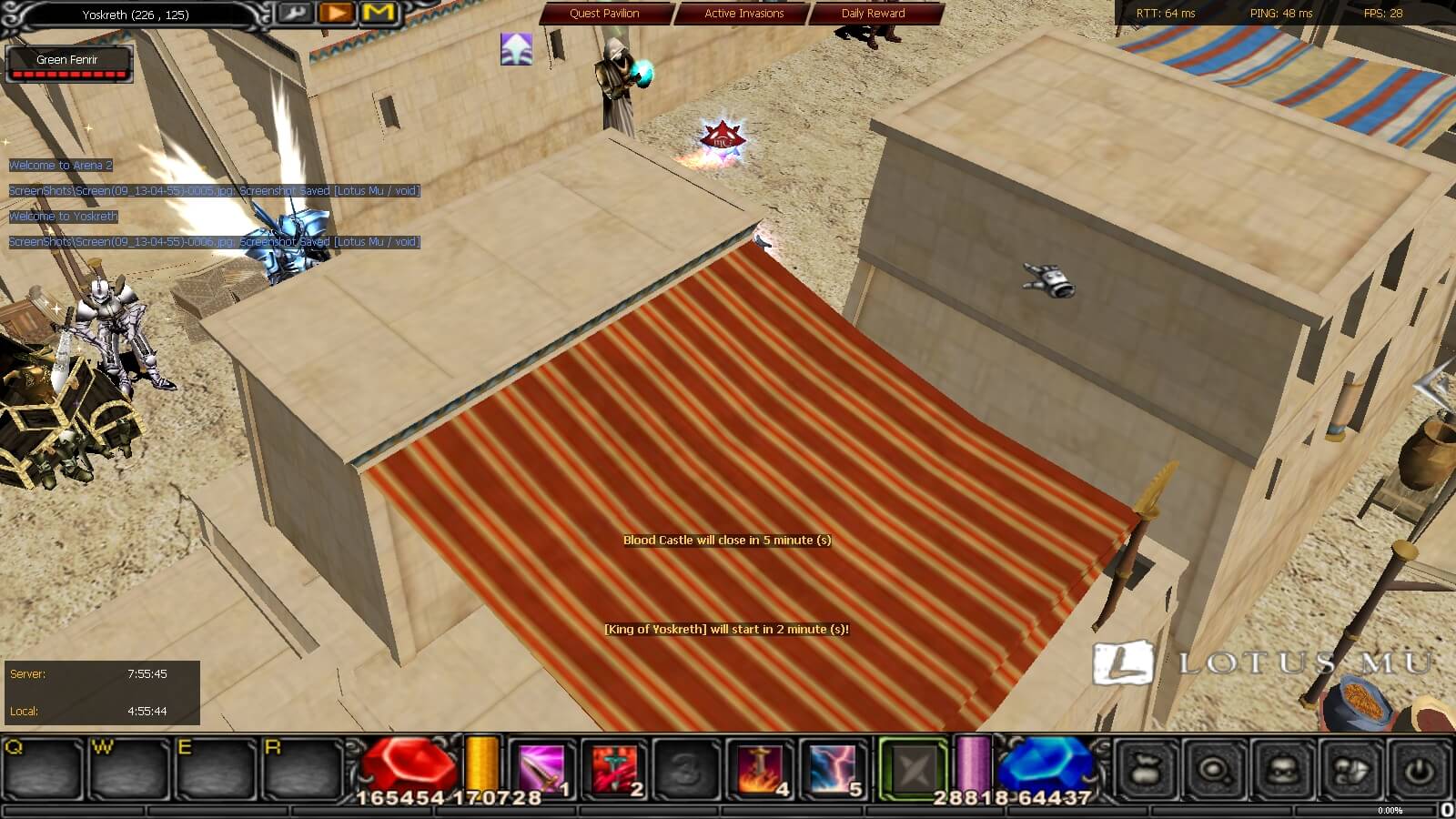Show the Active Invasions list
This screenshot has width=1456, height=819.
click(743, 14)
